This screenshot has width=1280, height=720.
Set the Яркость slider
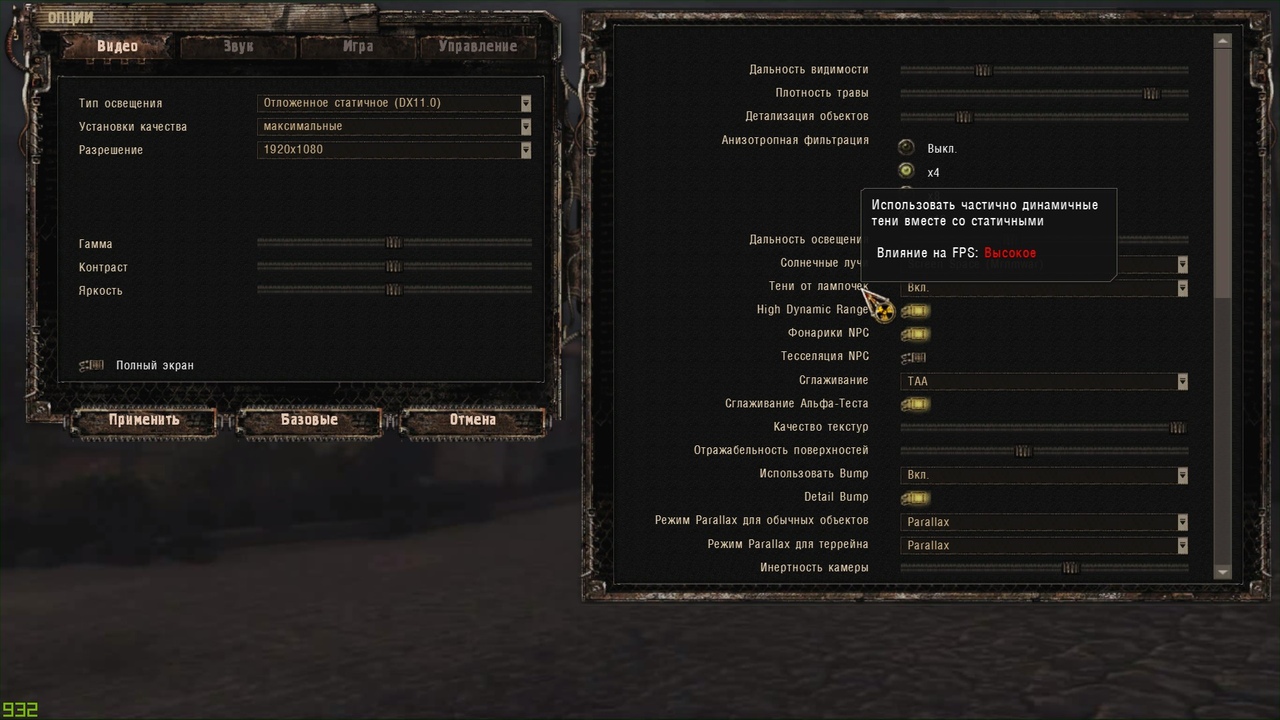pos(394,290)
